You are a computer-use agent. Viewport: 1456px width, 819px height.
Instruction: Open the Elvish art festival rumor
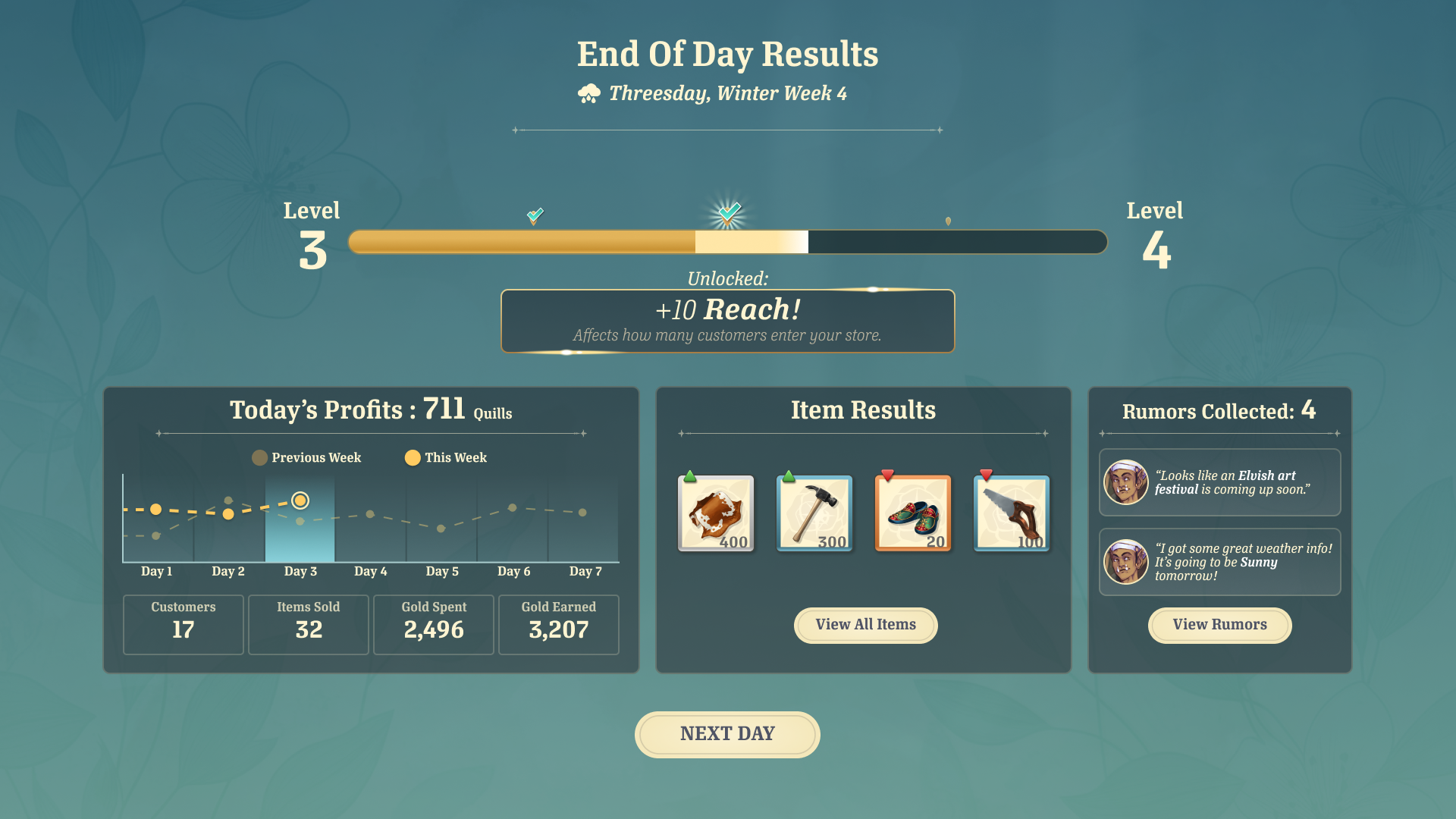tap(1219, 482)
